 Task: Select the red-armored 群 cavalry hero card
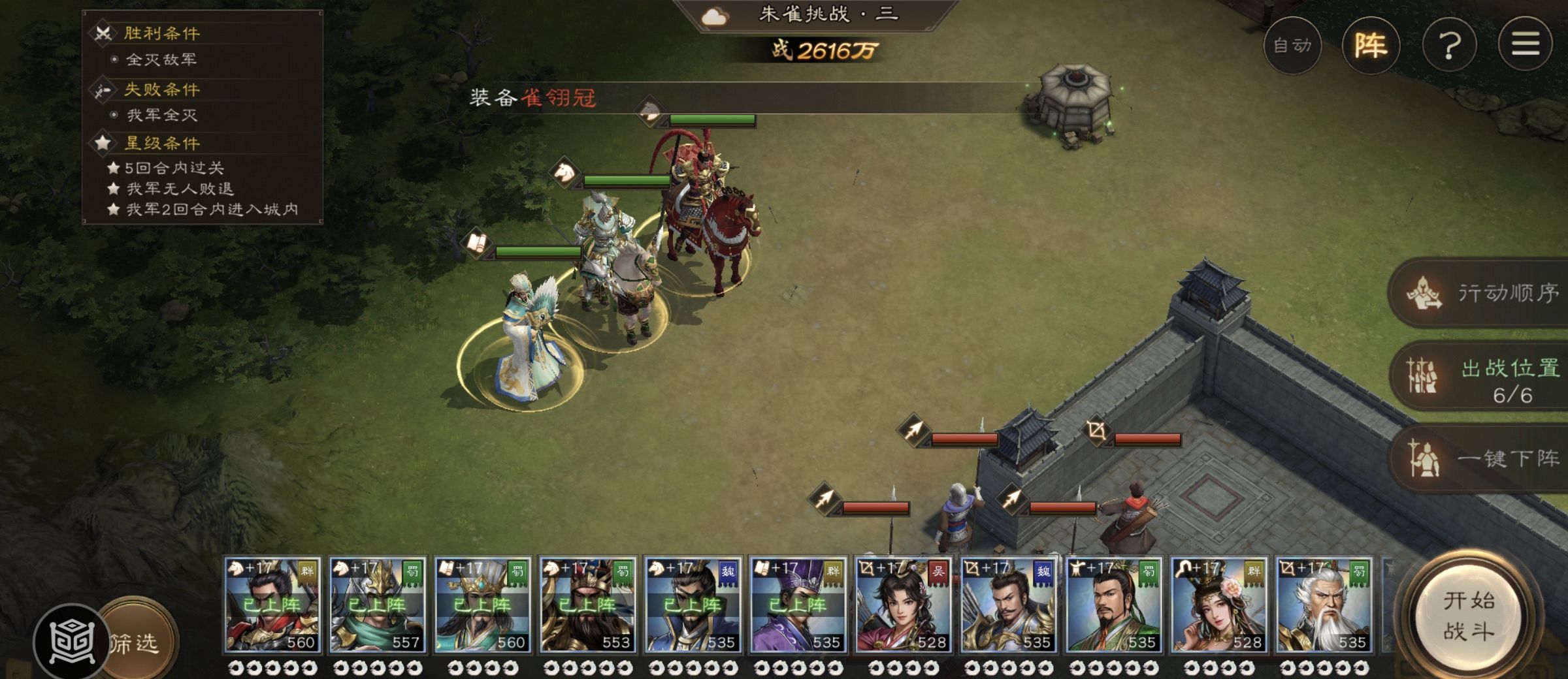(x=272, y=605)
